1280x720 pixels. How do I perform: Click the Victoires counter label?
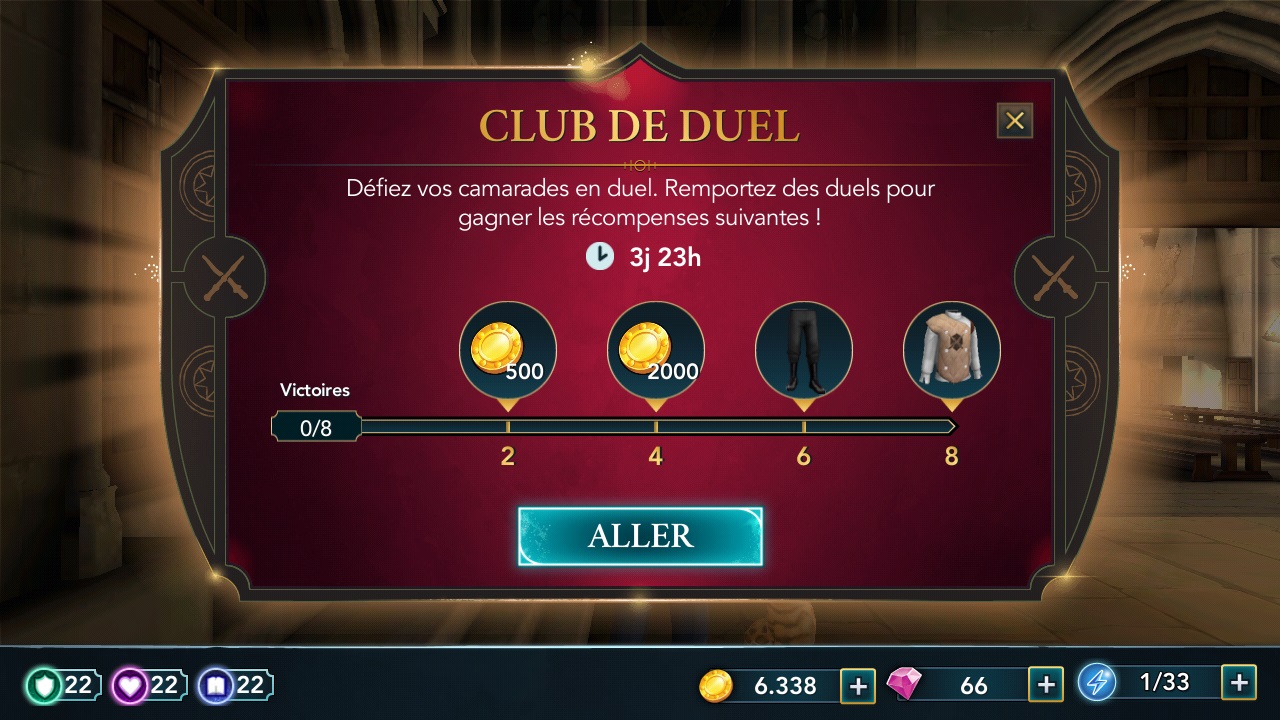315,390
